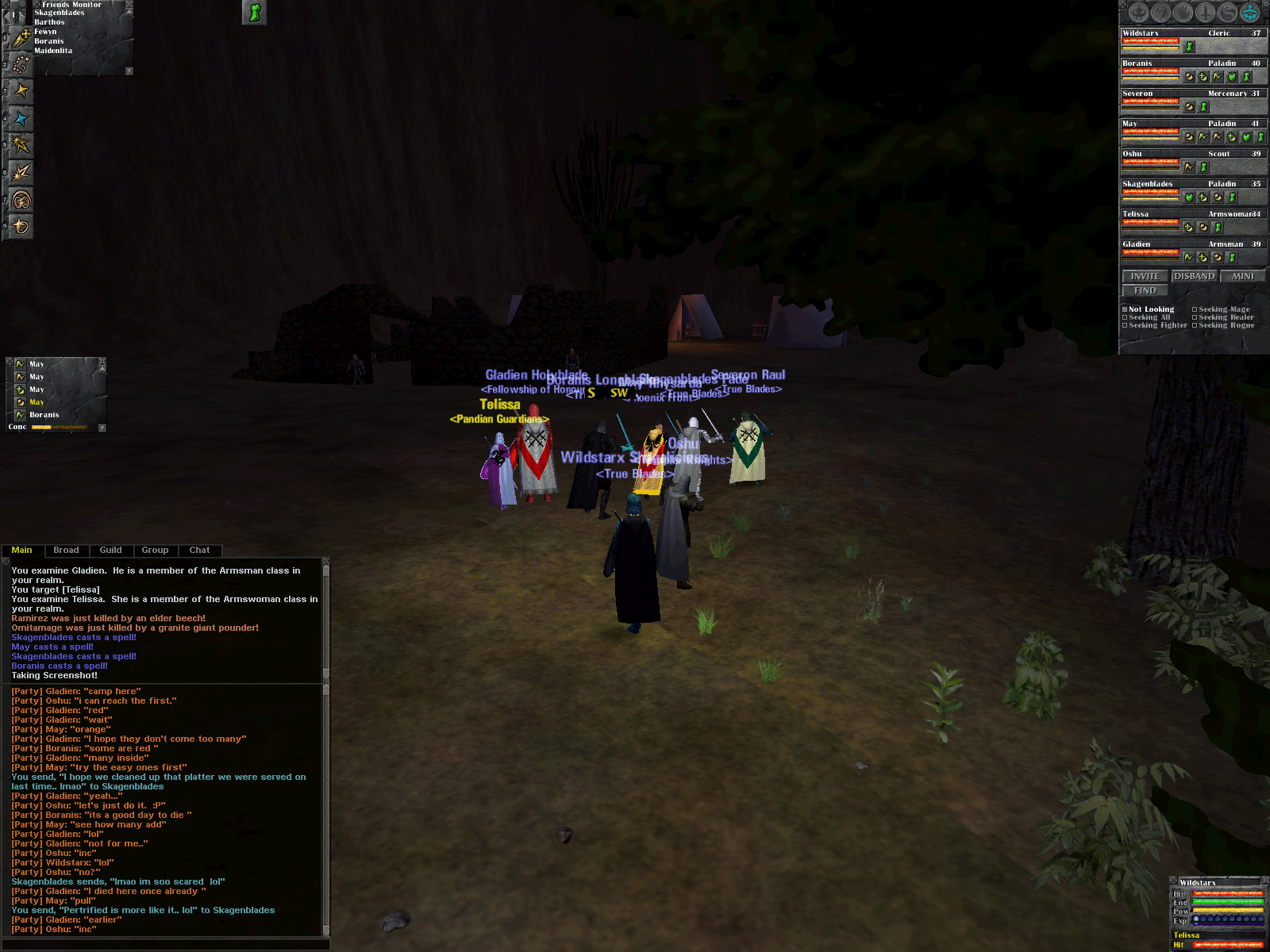
Task: Disband the group with DISBAND button
Action: (1194, 276)
